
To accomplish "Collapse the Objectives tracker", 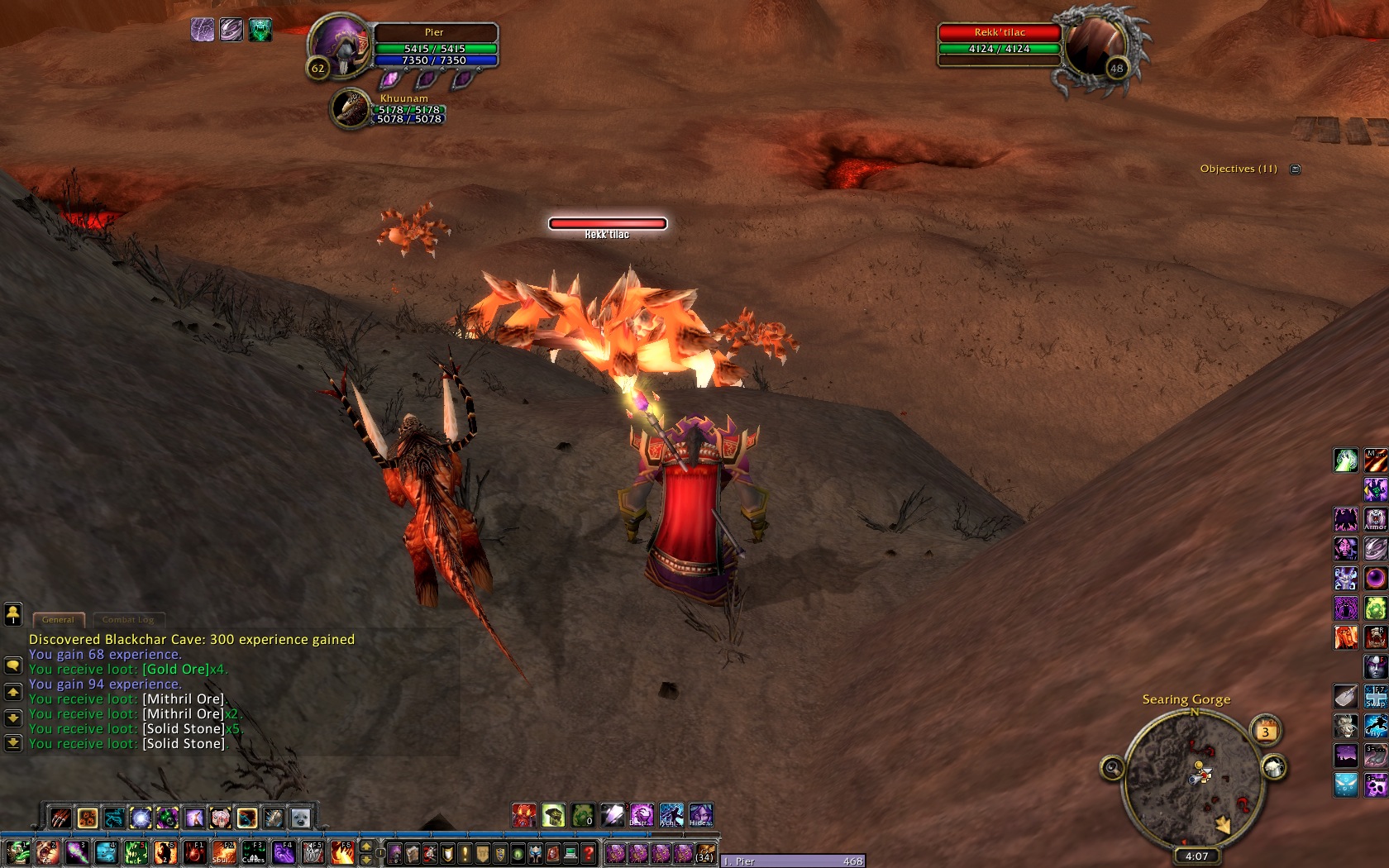I will click(x=1296, y=169).
